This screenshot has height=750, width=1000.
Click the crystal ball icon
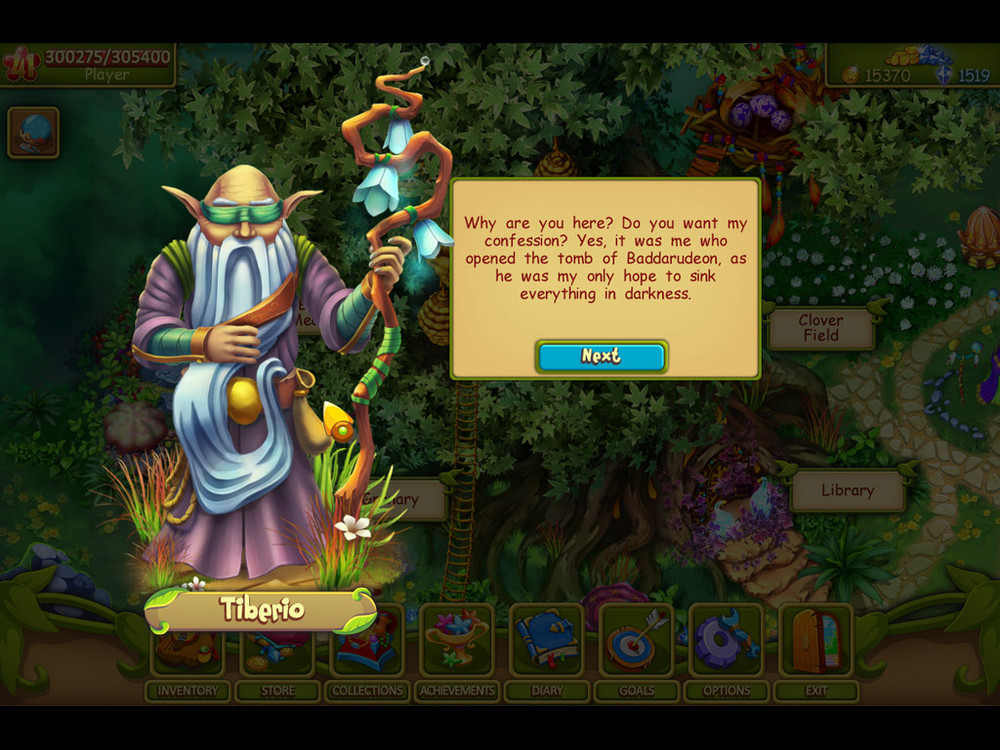[x=33, y=132]
